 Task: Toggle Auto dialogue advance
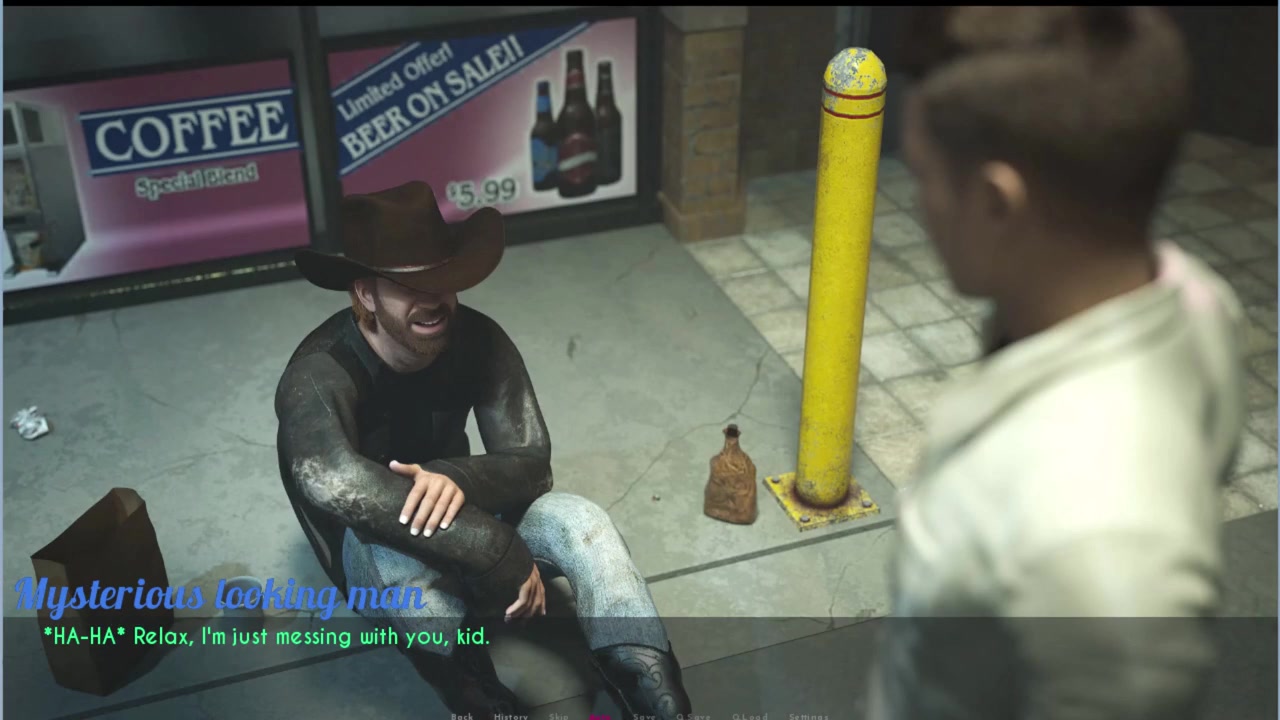(601, 716)
